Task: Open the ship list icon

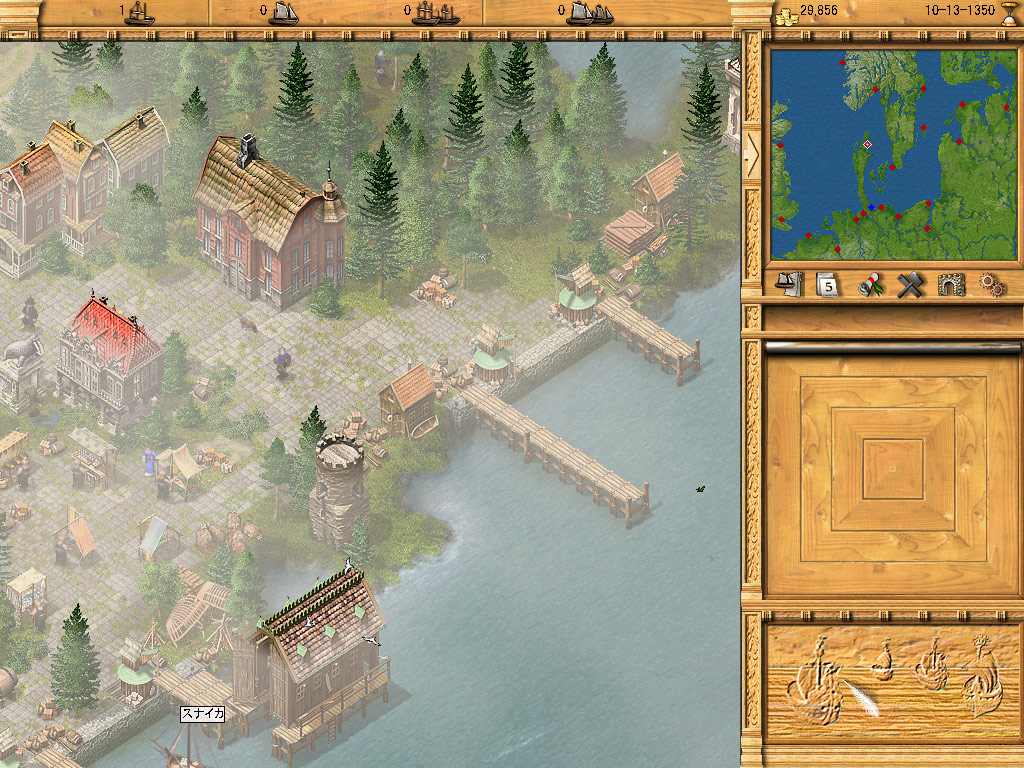Action: [x=790, y=284]
